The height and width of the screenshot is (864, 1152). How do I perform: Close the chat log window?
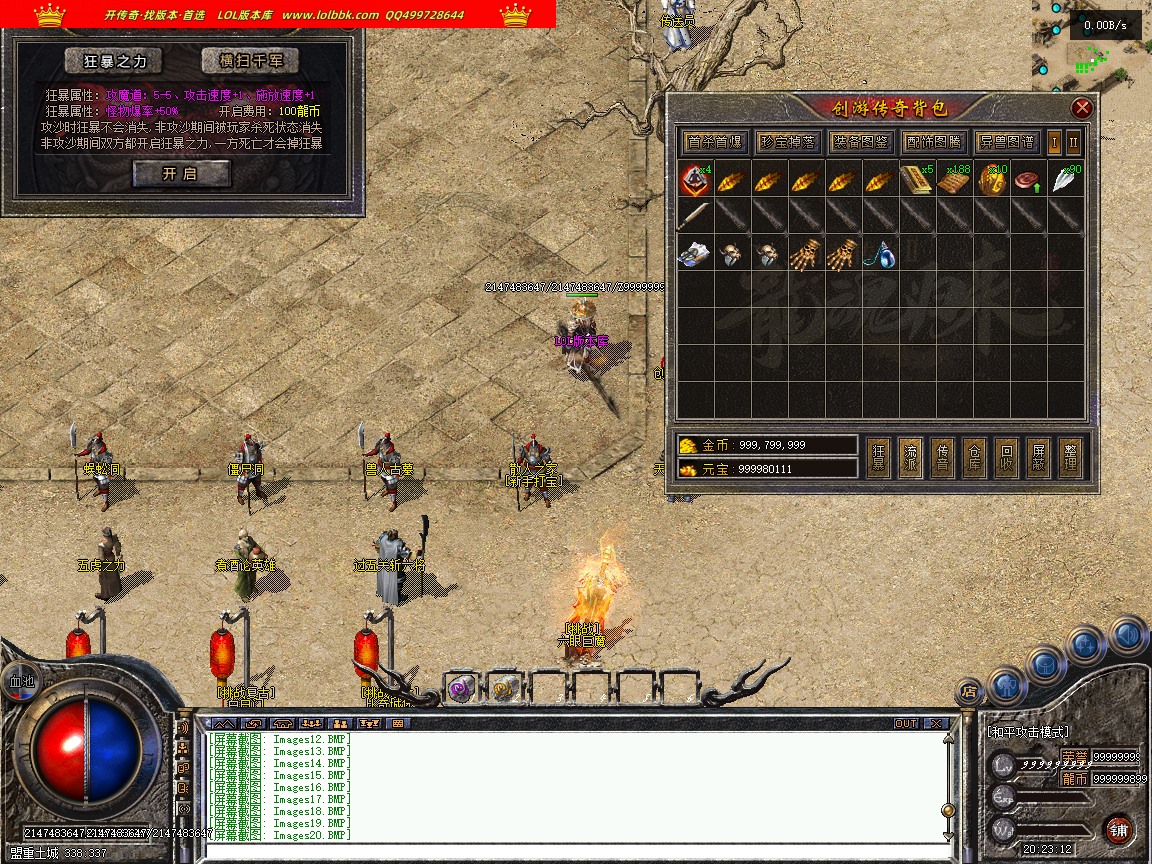point(935,723)
